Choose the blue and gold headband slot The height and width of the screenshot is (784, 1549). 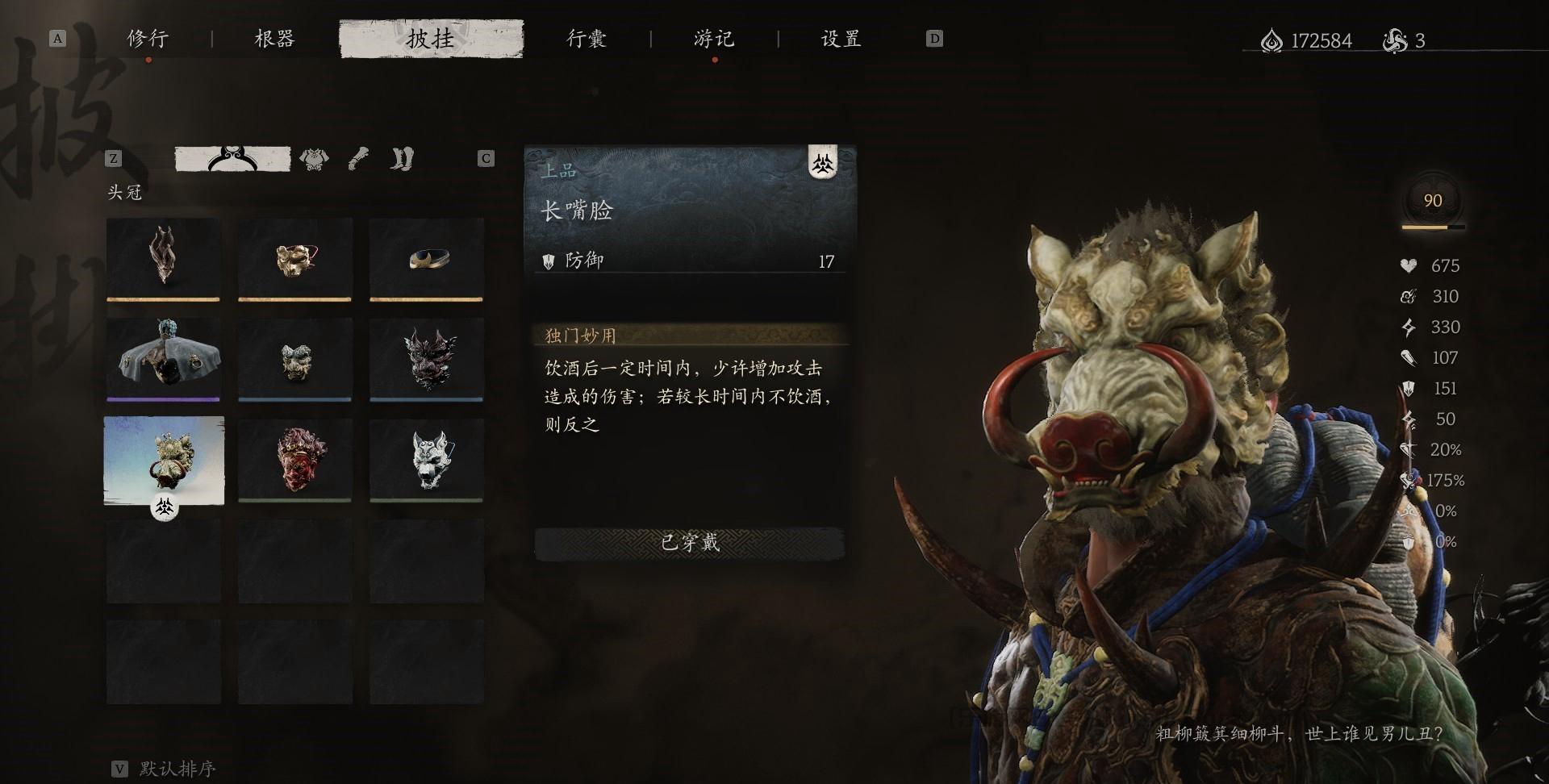426,258
